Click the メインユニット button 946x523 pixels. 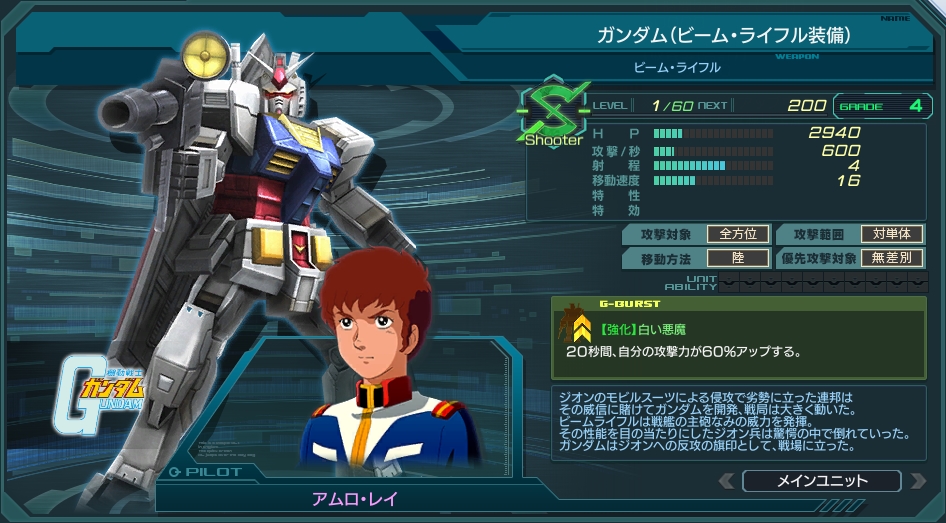(x=821, y=481)
